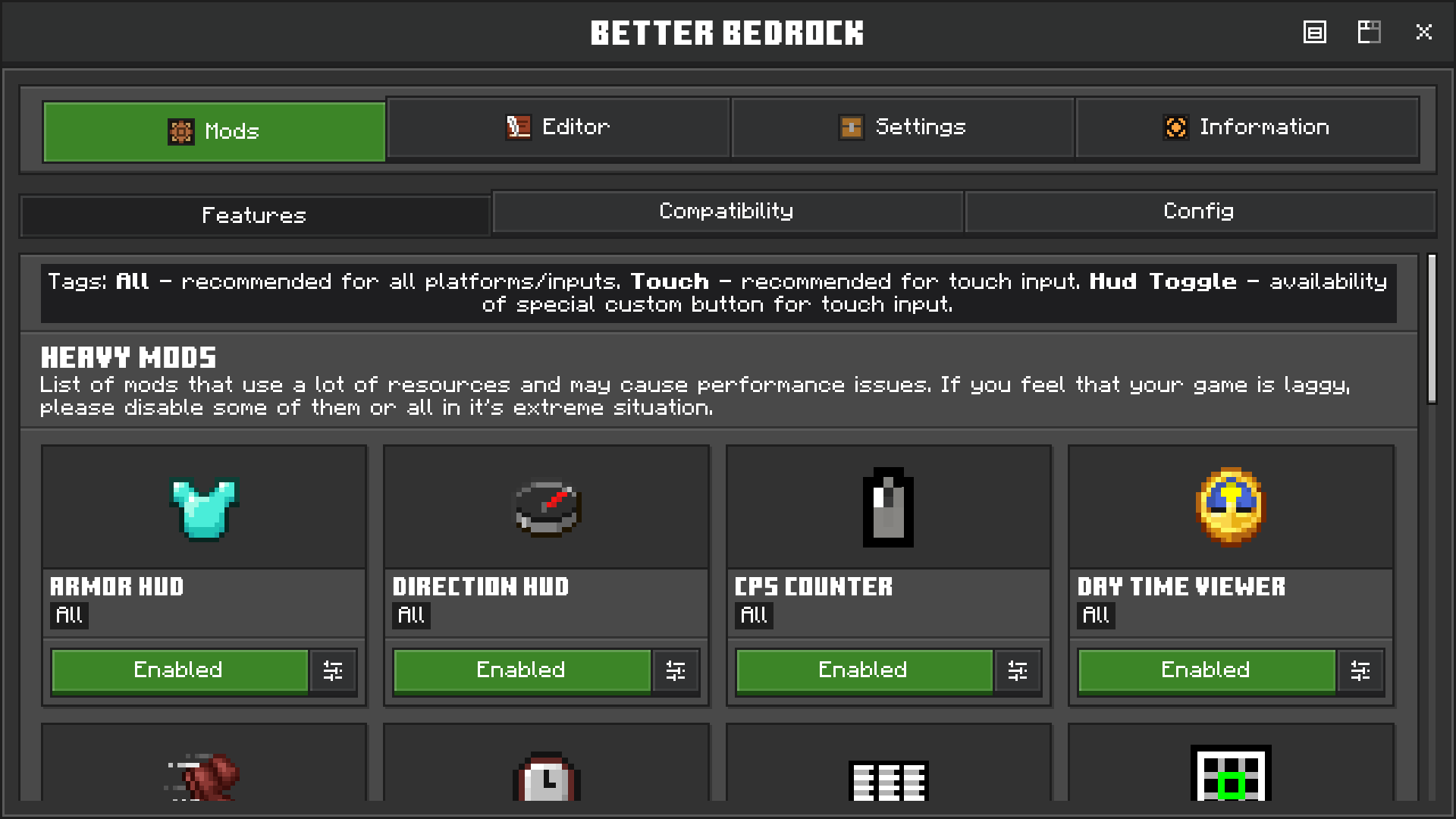The width and height of the screenshot is (1456, 819).
Task: Open the Editor tab
Action: click(558, 127)
